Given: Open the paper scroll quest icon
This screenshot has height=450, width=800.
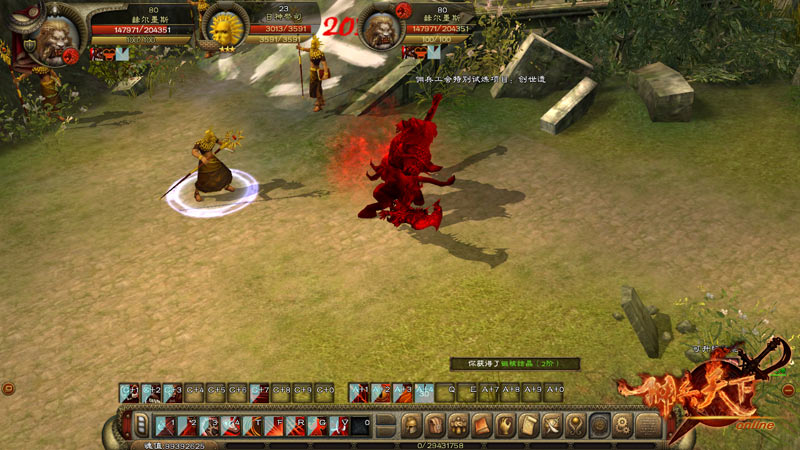Looking at the screenshot, I should click(x=528, y=426).
